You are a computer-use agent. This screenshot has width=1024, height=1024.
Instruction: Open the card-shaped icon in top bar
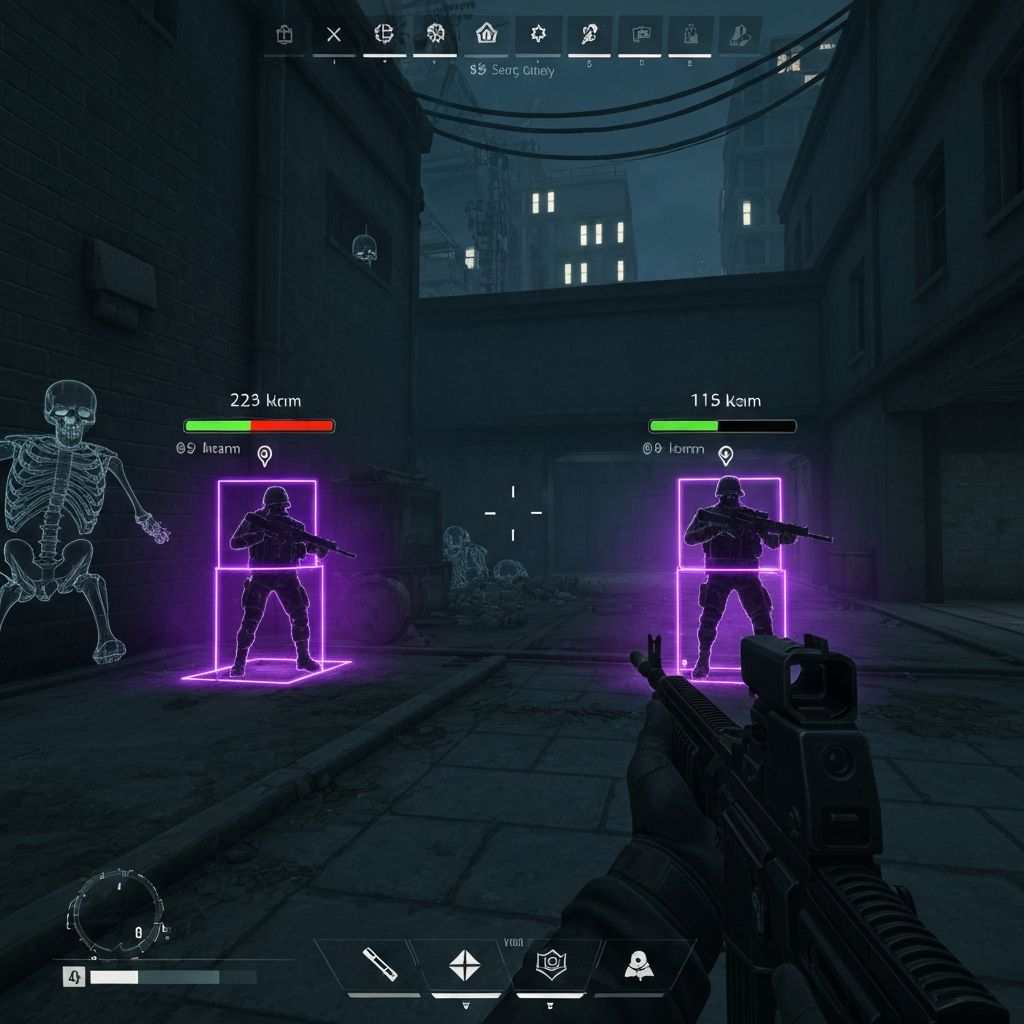pos(640,35)
